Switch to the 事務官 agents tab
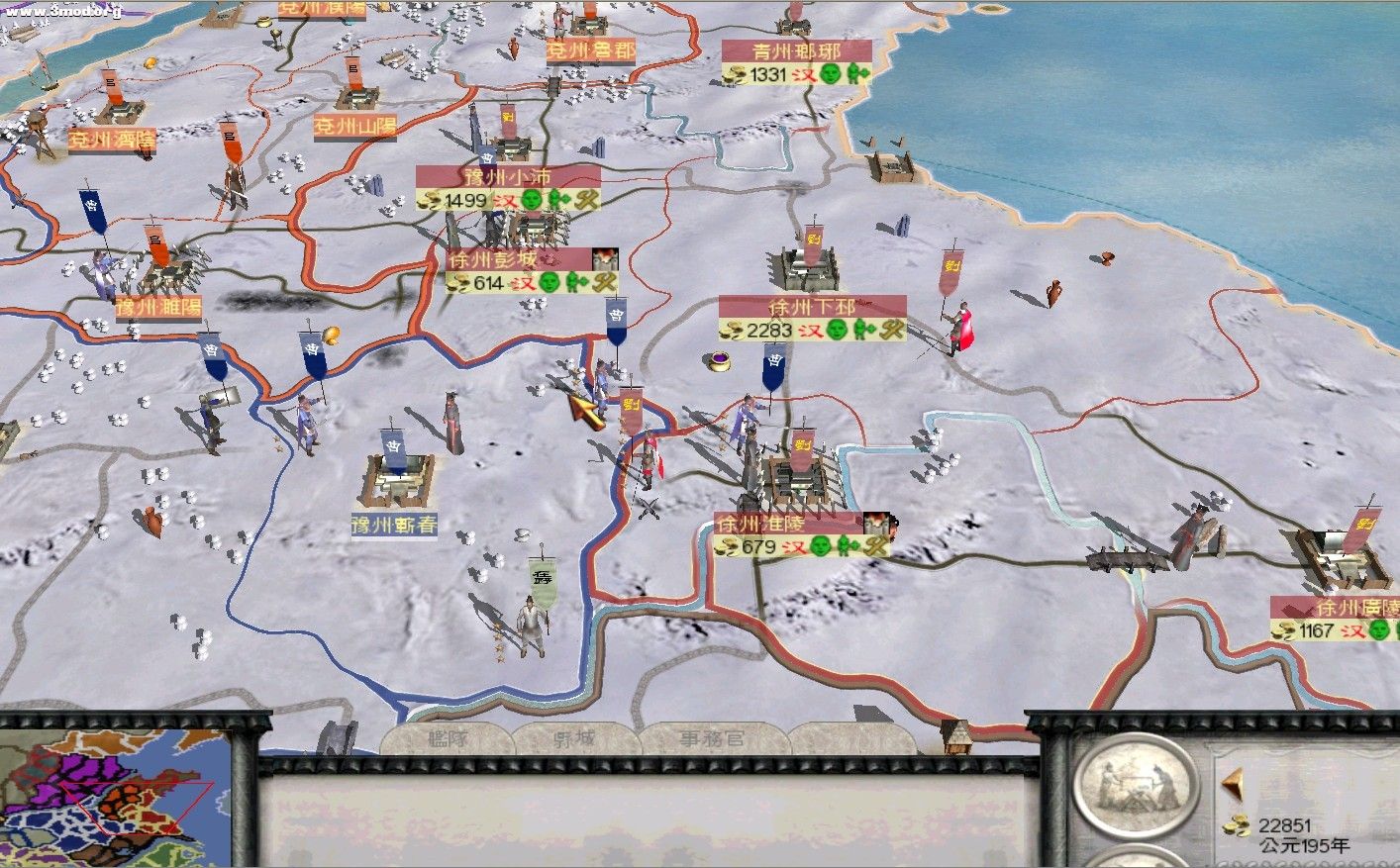 (711, 739)
